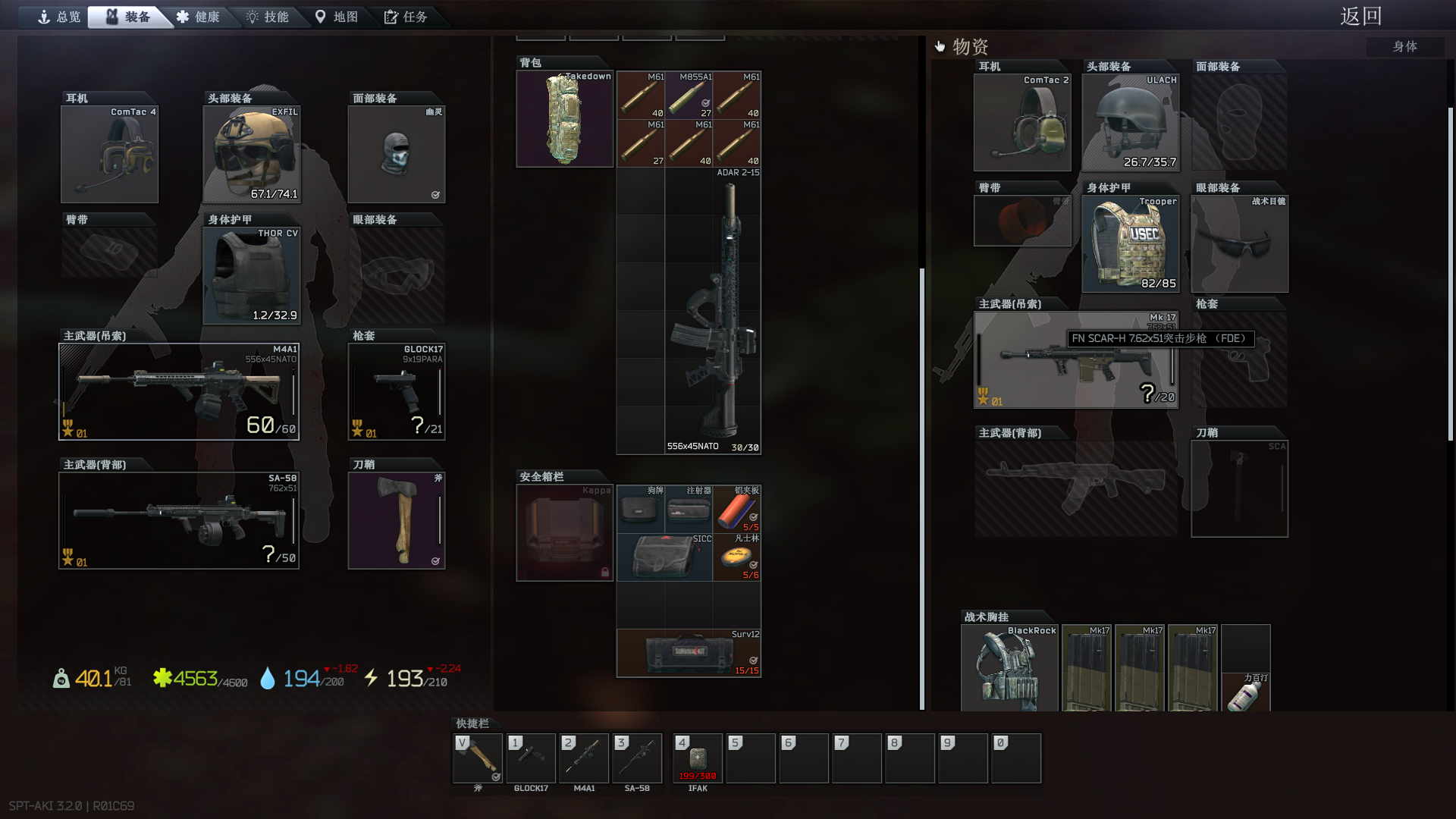Open the 健康 health tab

coord(198,17)
